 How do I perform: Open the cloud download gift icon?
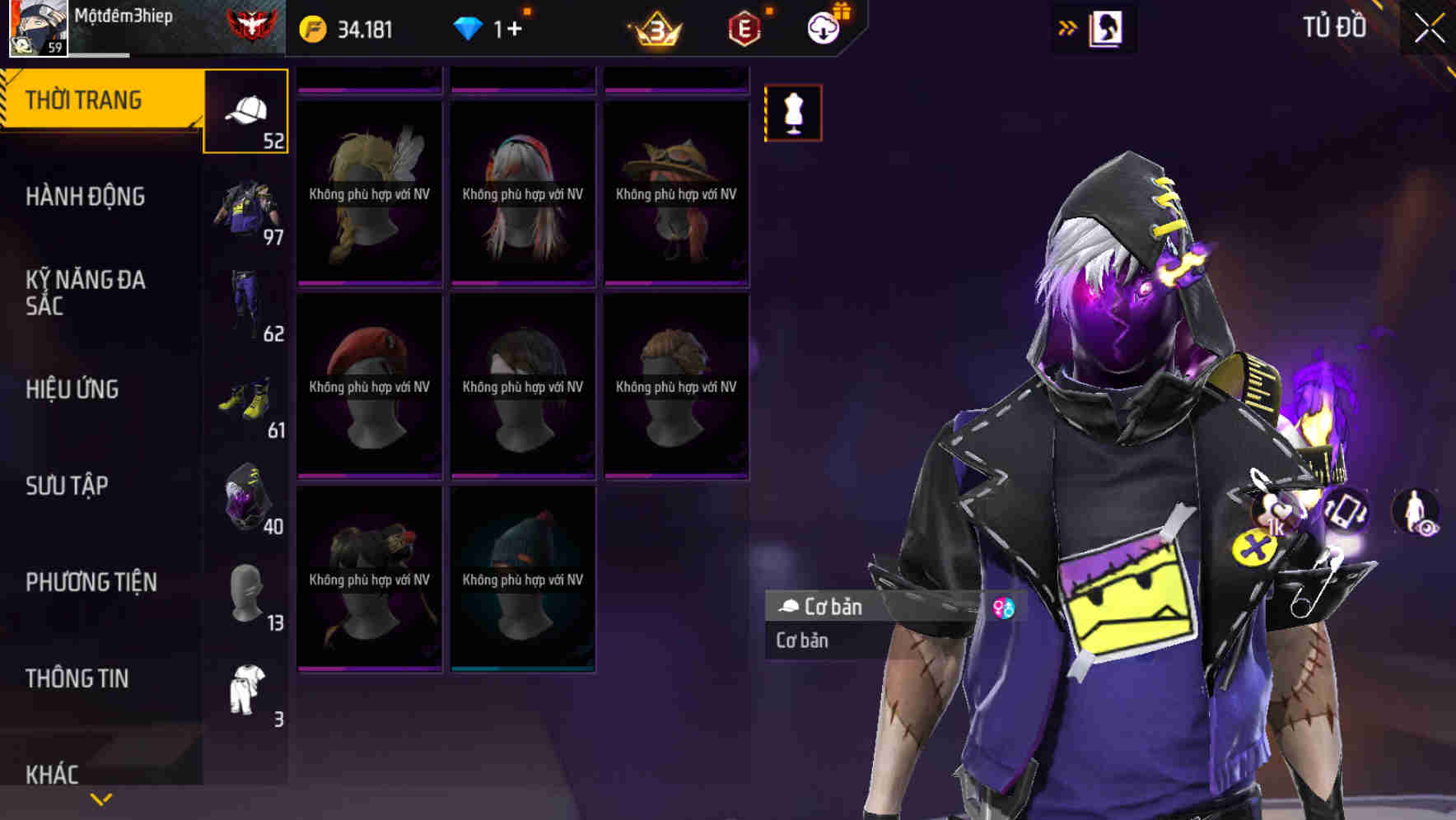[x=823, y=27]
